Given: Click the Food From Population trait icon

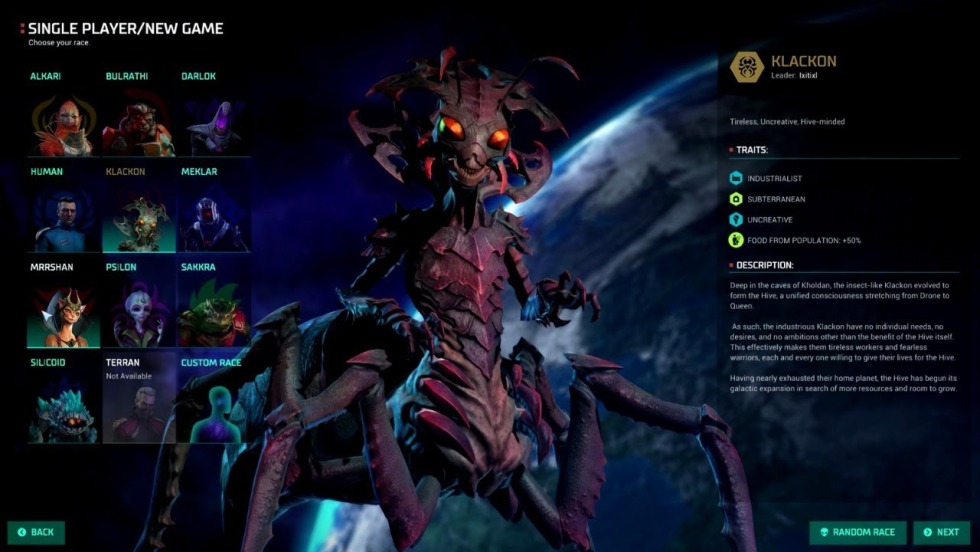Looking at the screenshot, I should [x=736, y=240].
